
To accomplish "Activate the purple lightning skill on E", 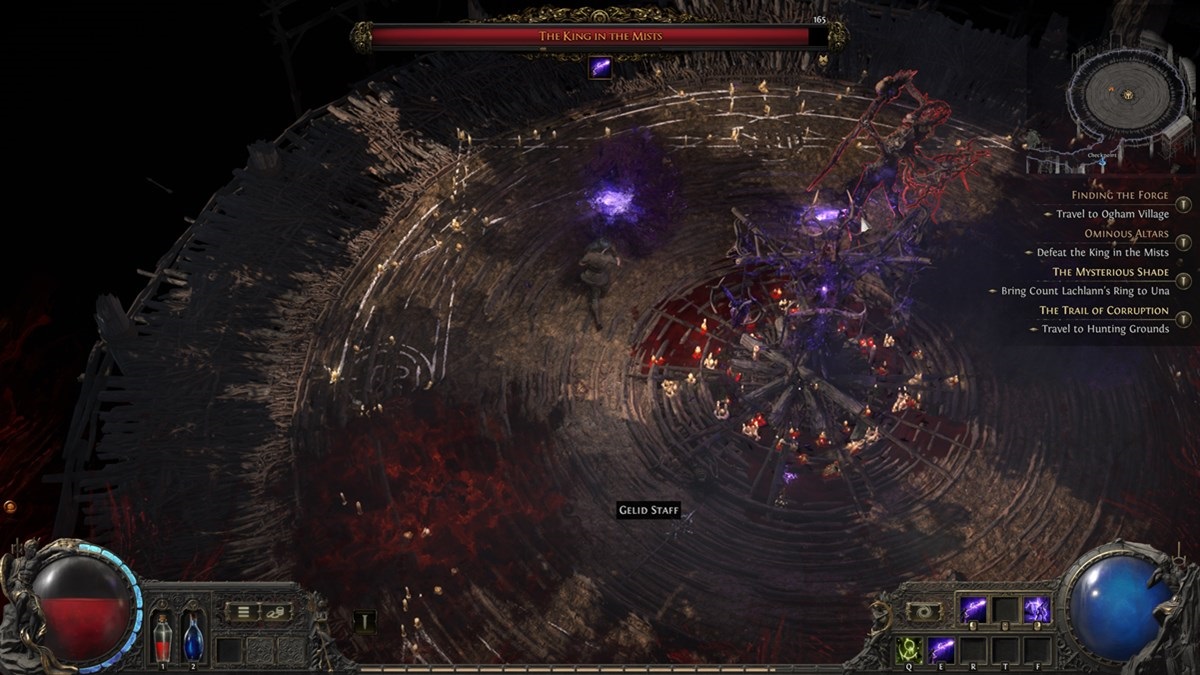I will (x=941, y=650).
